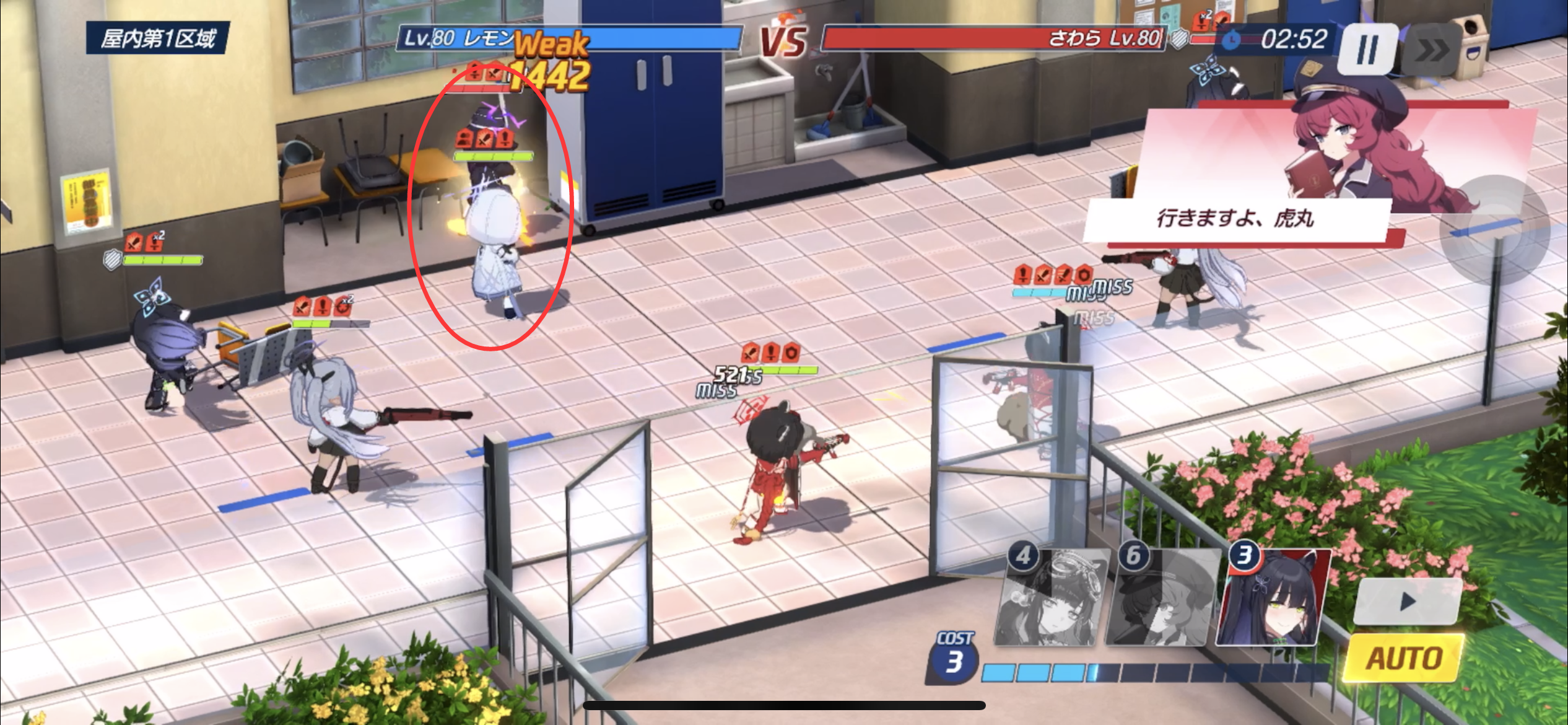Enable AUTO battle mode
This screenshot has width=1568, height=725.
point(1404,658)
